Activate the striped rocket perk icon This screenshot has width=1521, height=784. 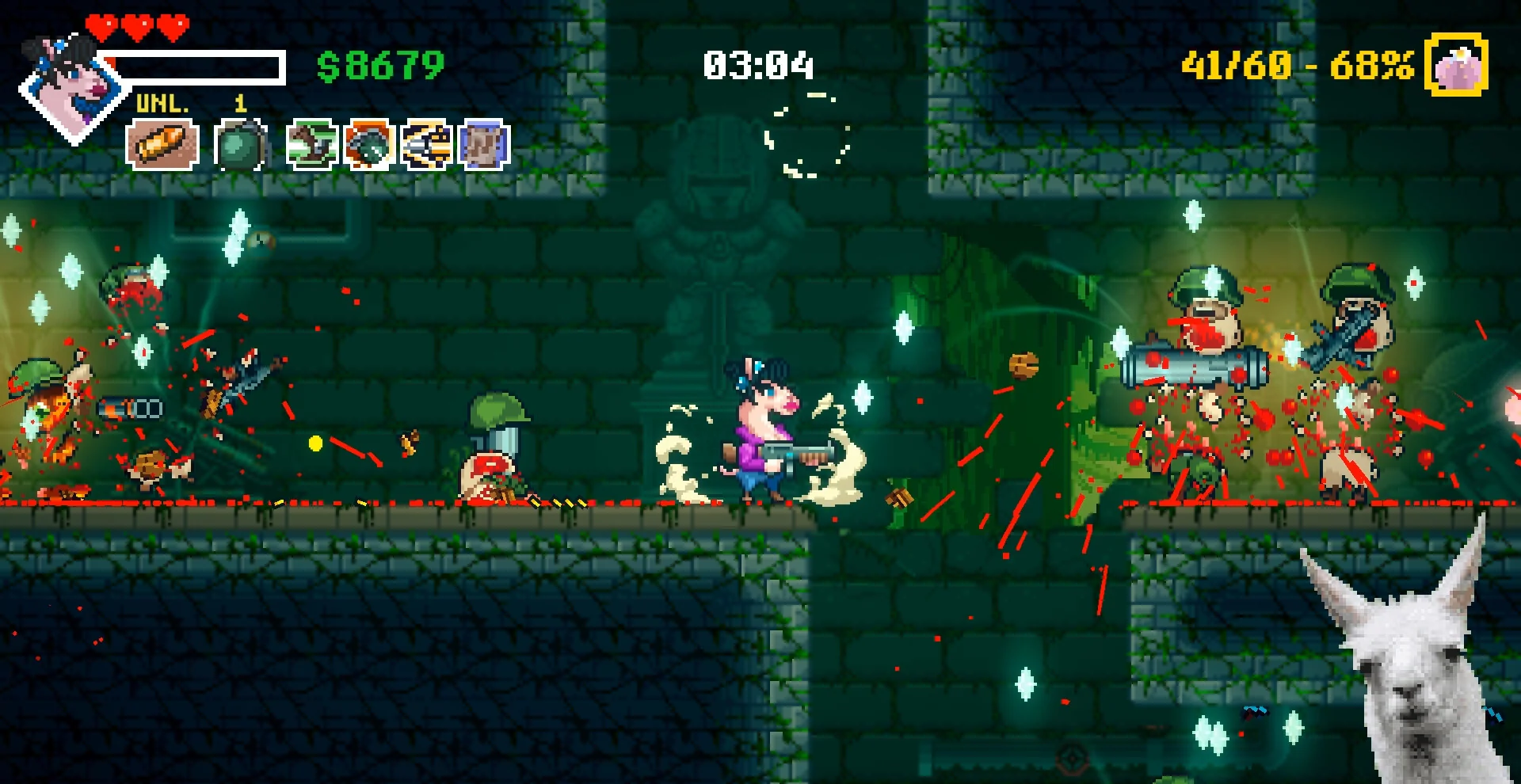point(427,145)
